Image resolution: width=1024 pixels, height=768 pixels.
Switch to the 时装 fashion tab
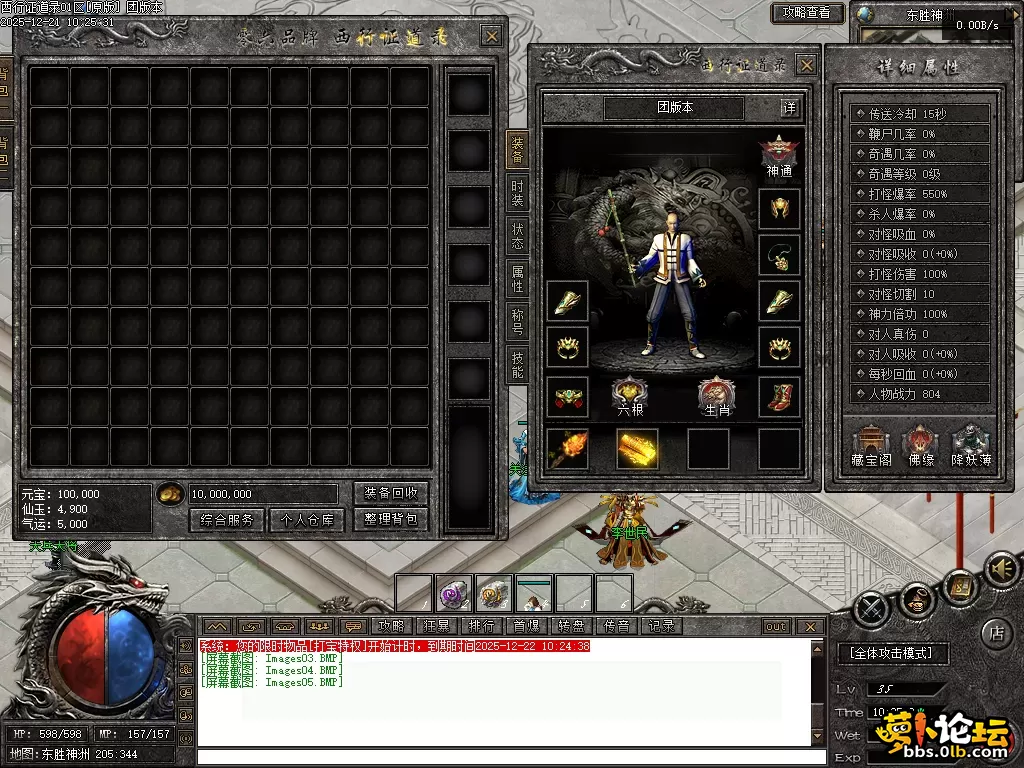(517, 192)
